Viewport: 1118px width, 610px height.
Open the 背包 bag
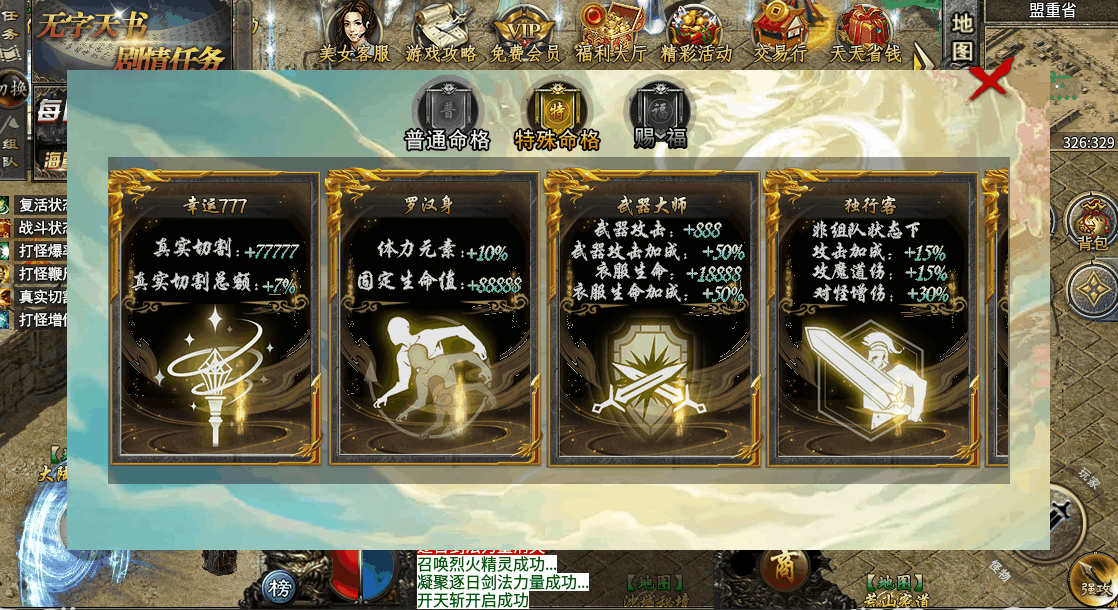coord(1091,220)
